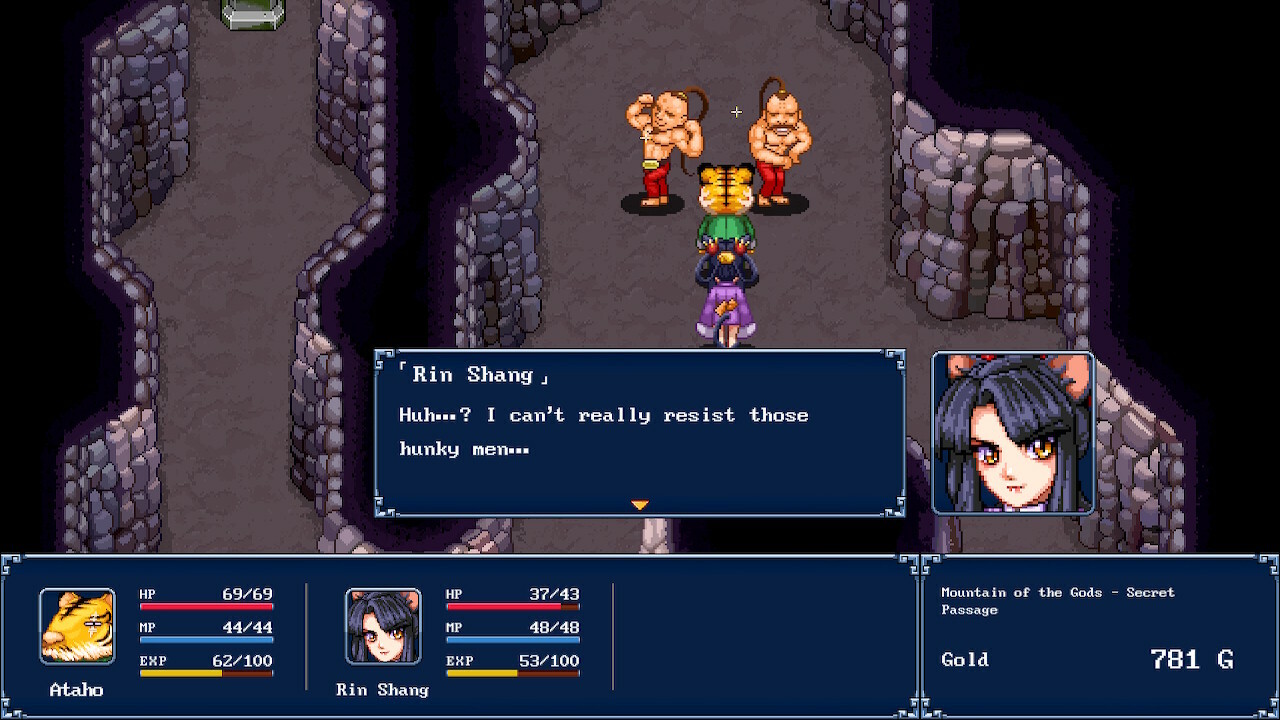
Task: Click the speaker portrait beside the dialogue
Action: [x=1013, y=432]
